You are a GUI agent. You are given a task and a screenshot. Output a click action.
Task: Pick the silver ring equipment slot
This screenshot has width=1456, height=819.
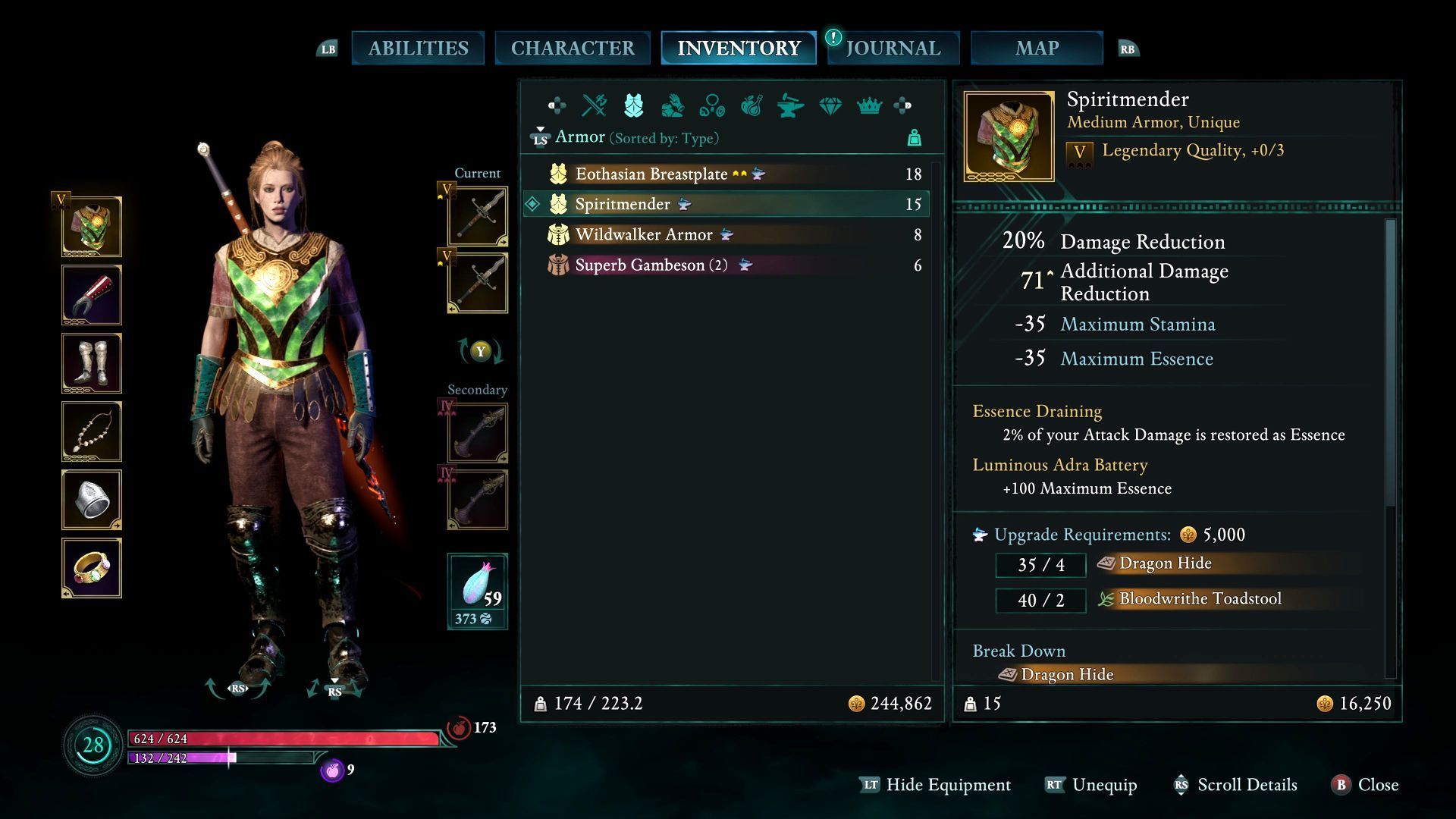[x=92, y=500]
